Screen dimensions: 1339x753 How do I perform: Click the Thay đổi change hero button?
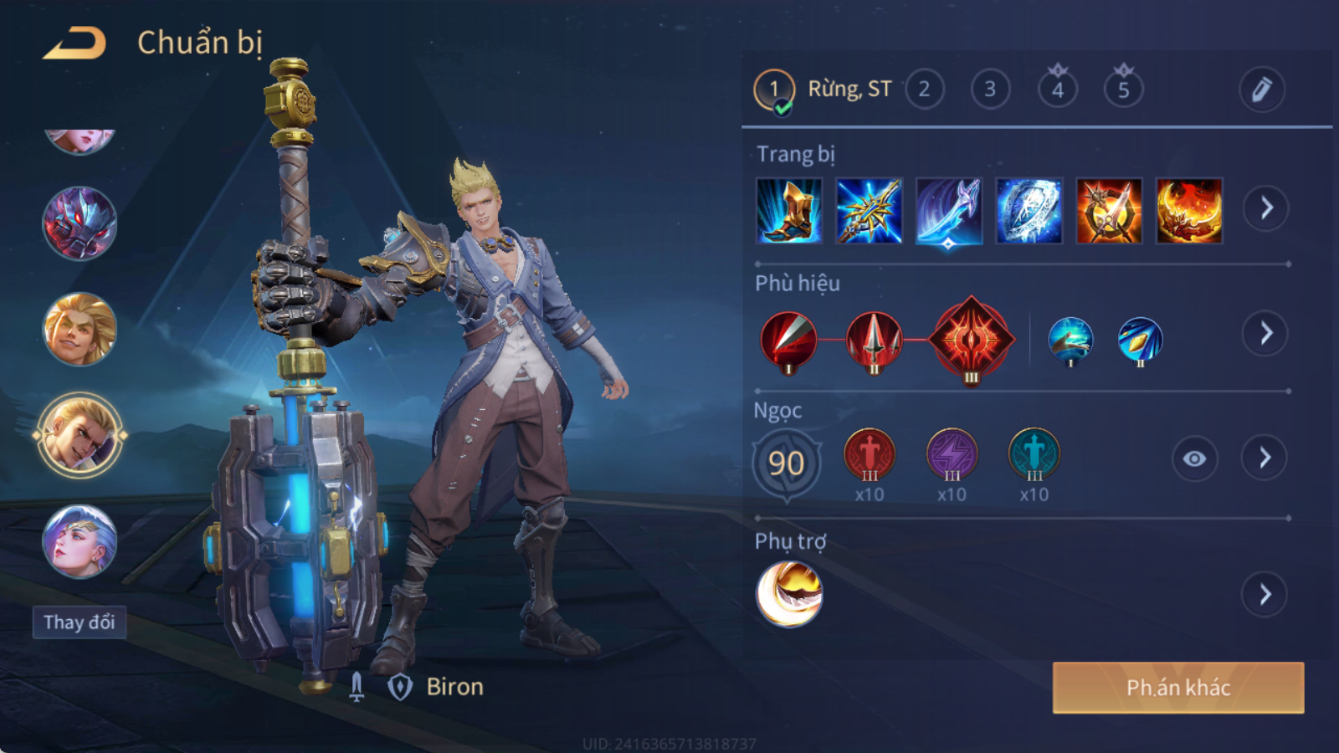point(79,622)
